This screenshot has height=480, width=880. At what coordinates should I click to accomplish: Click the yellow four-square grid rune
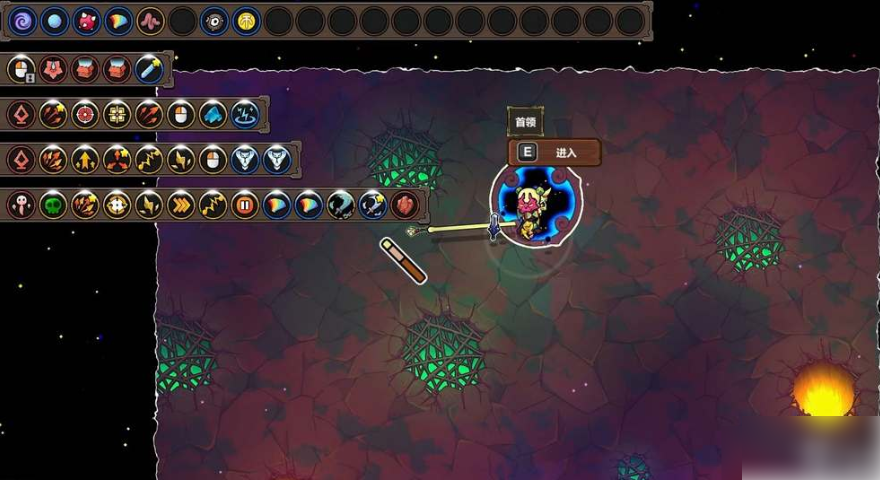pos(117,114)
